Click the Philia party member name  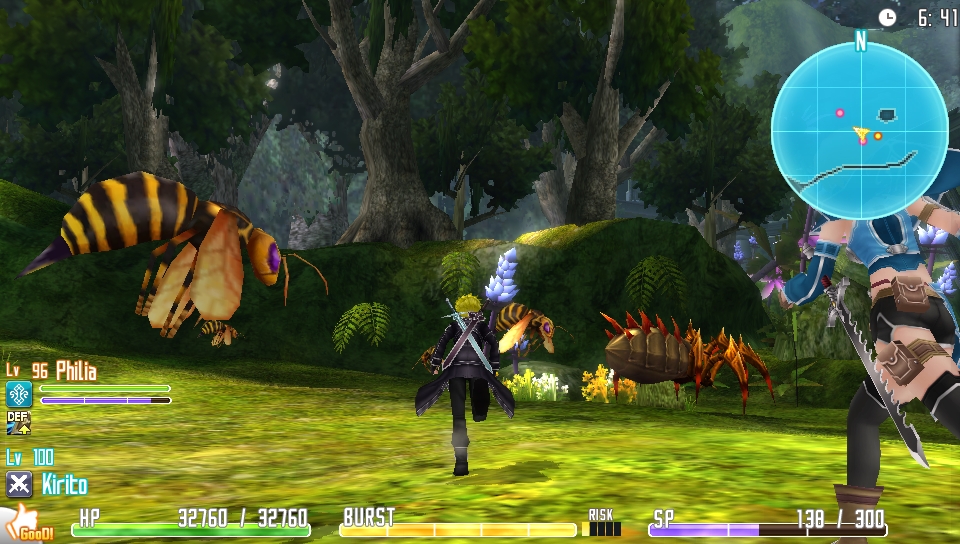[x=76, y=372]
